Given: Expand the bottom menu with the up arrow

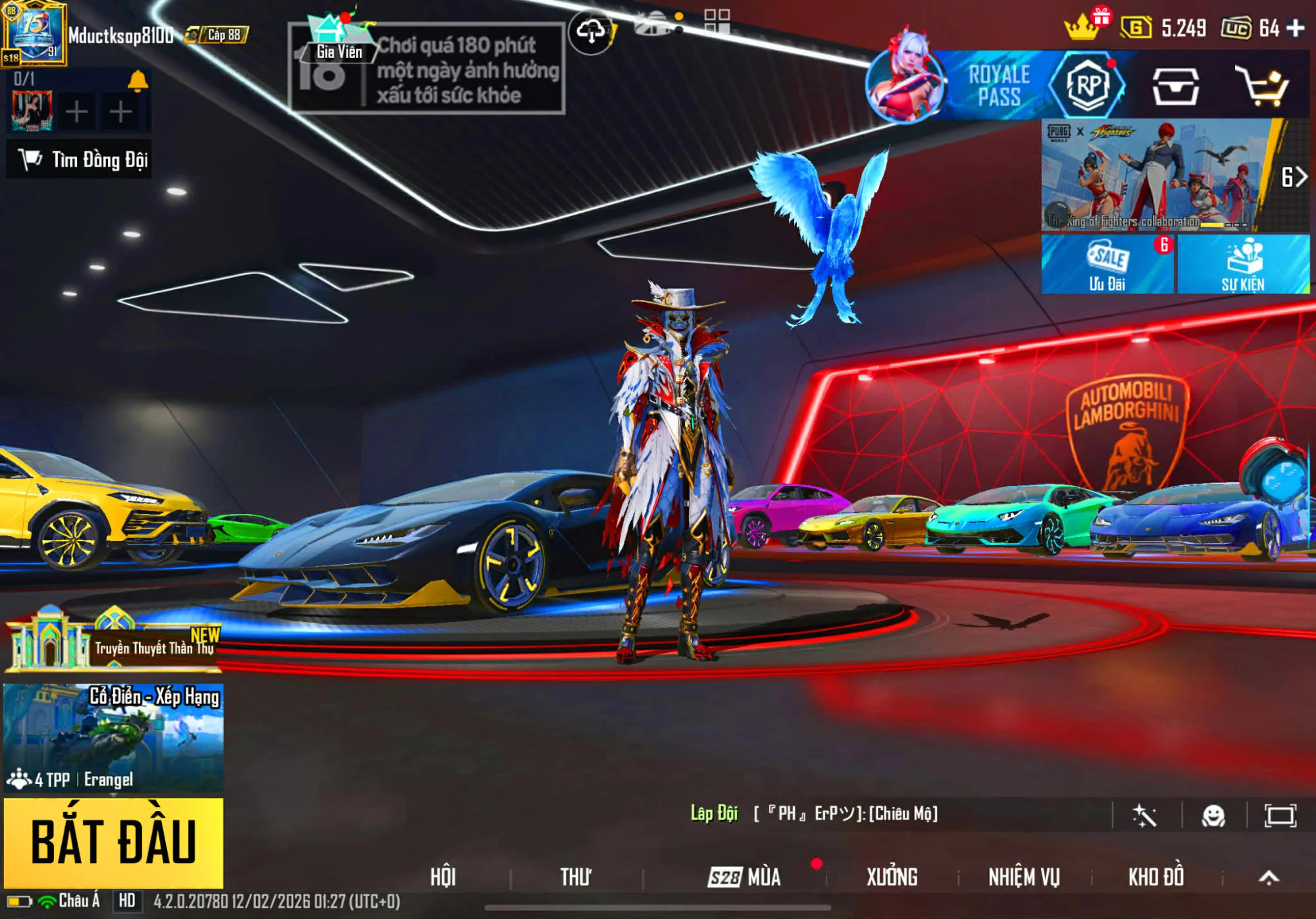Looking at the screenshot, I should click(1269, 877).
